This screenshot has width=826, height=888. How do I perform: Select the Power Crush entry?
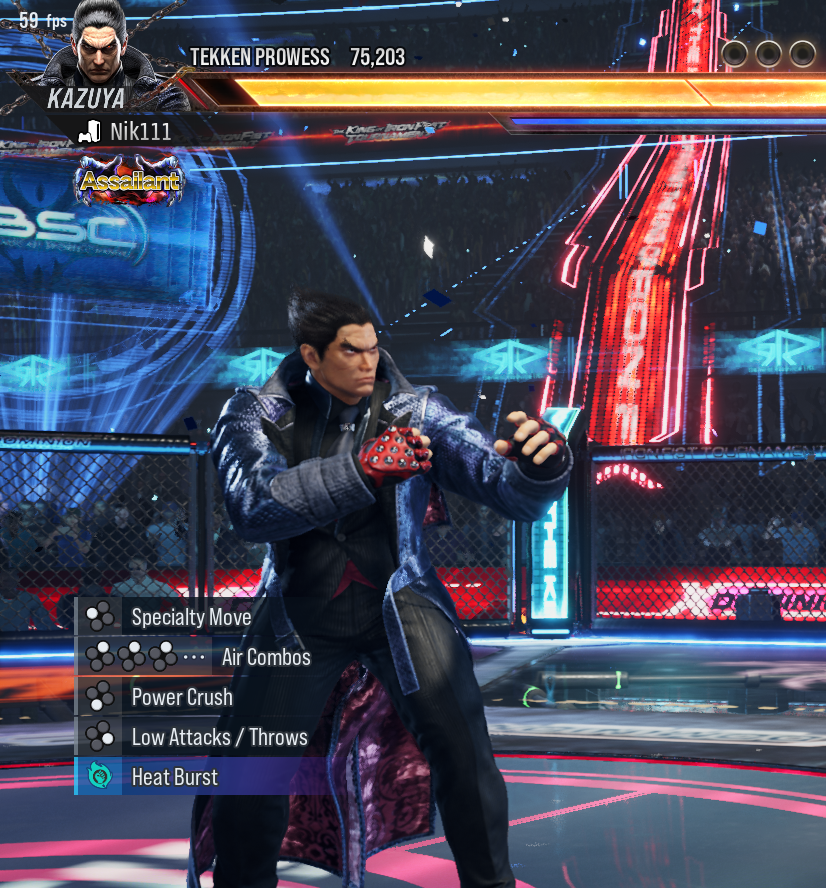[x=181, y=697]
